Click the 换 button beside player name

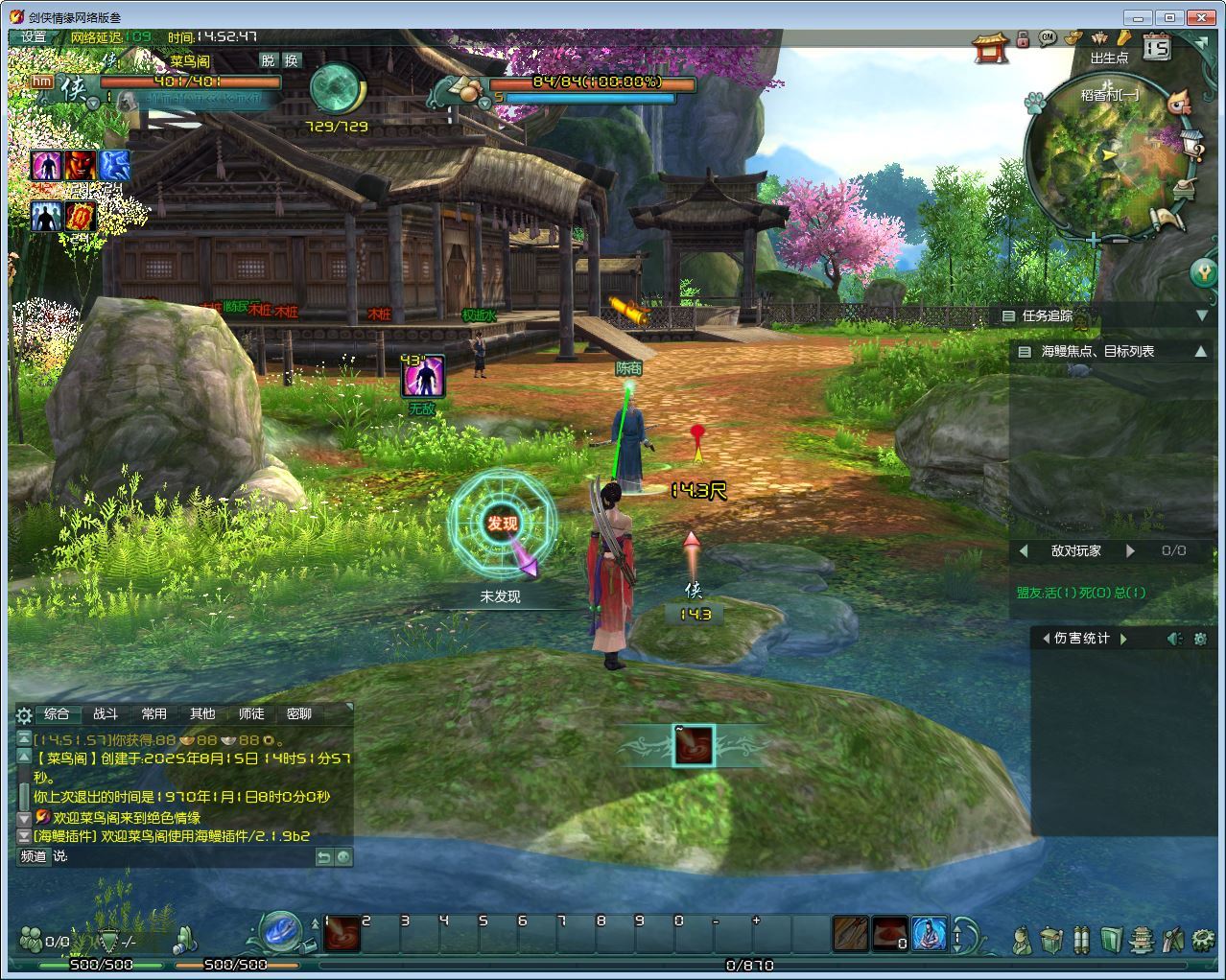(x=292, y=60)
